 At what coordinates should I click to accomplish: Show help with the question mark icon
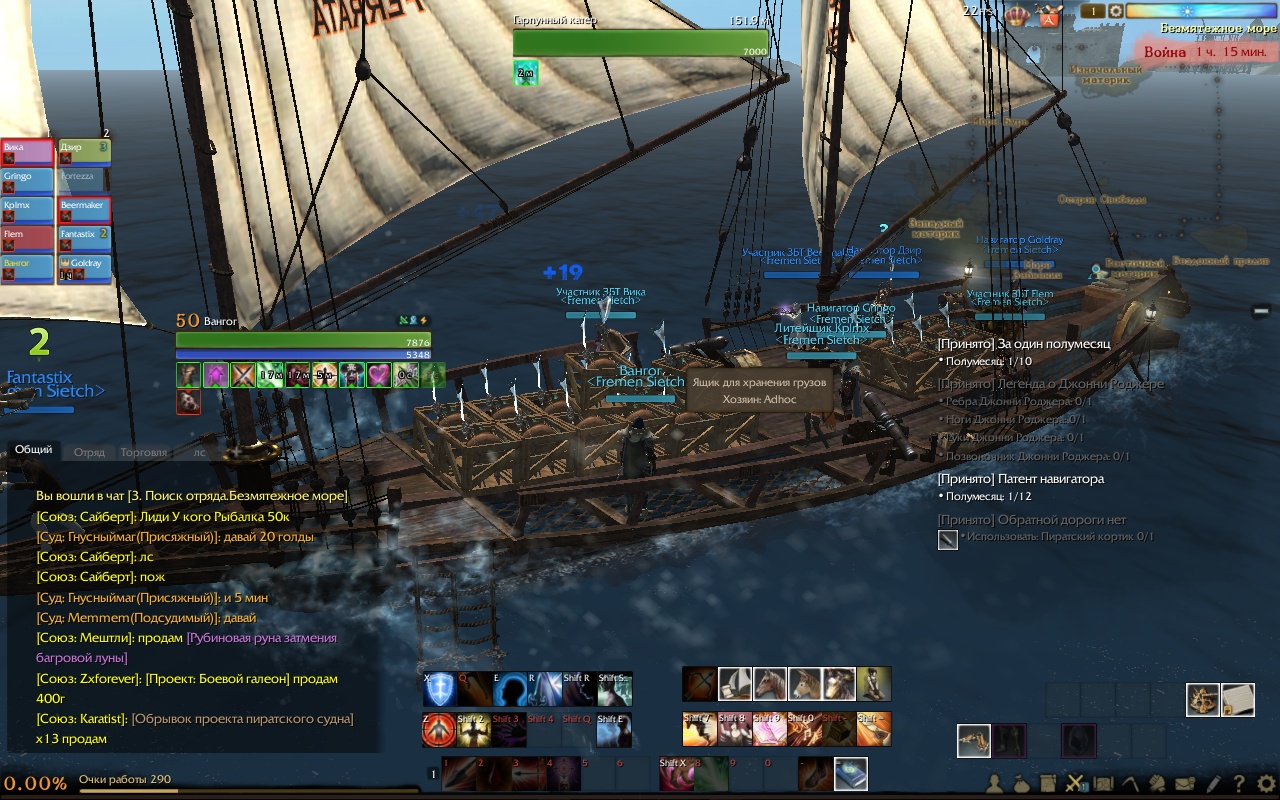1239,784
